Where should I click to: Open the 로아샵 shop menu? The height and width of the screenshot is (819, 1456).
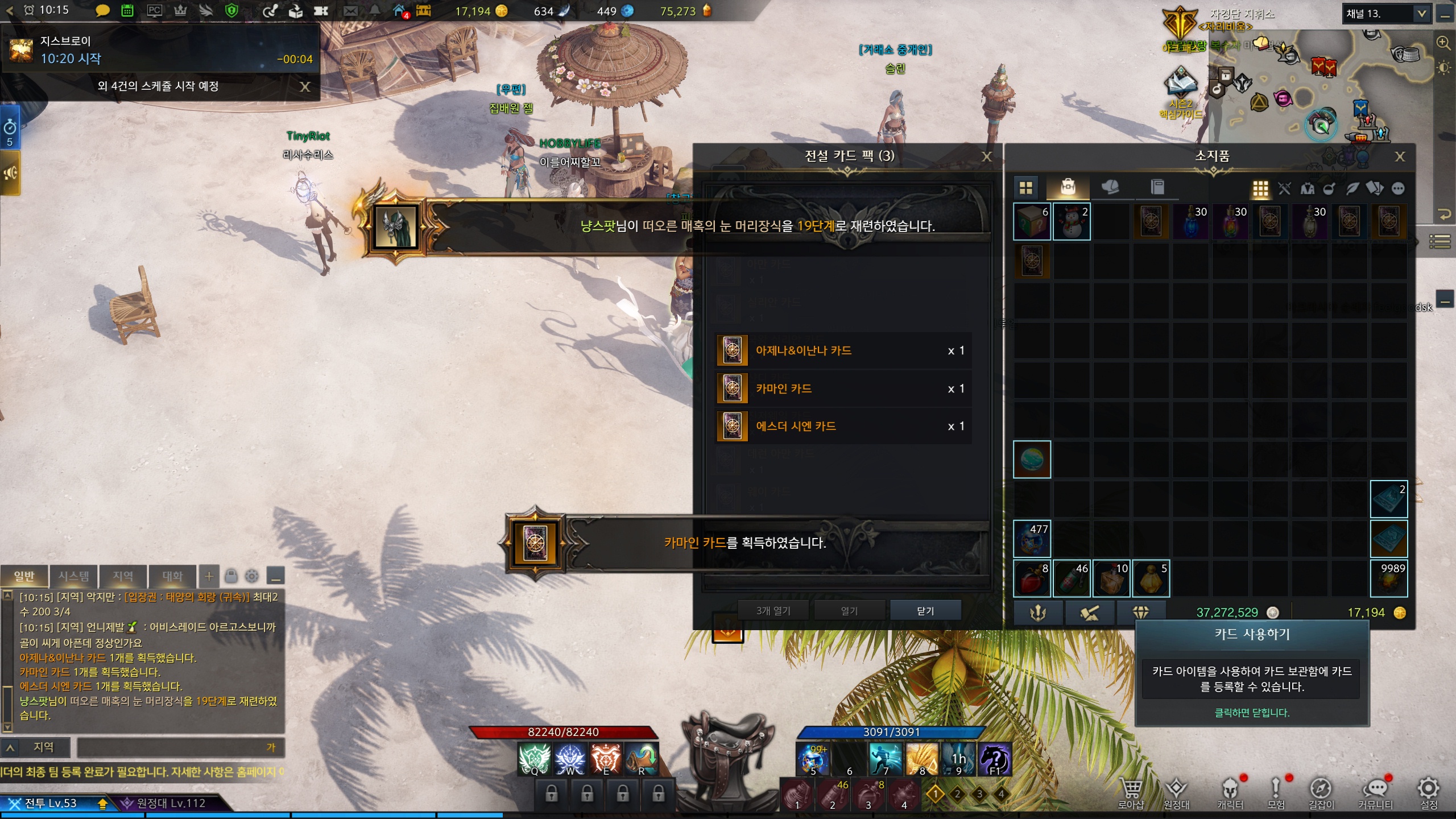(x=1131, y=793)
